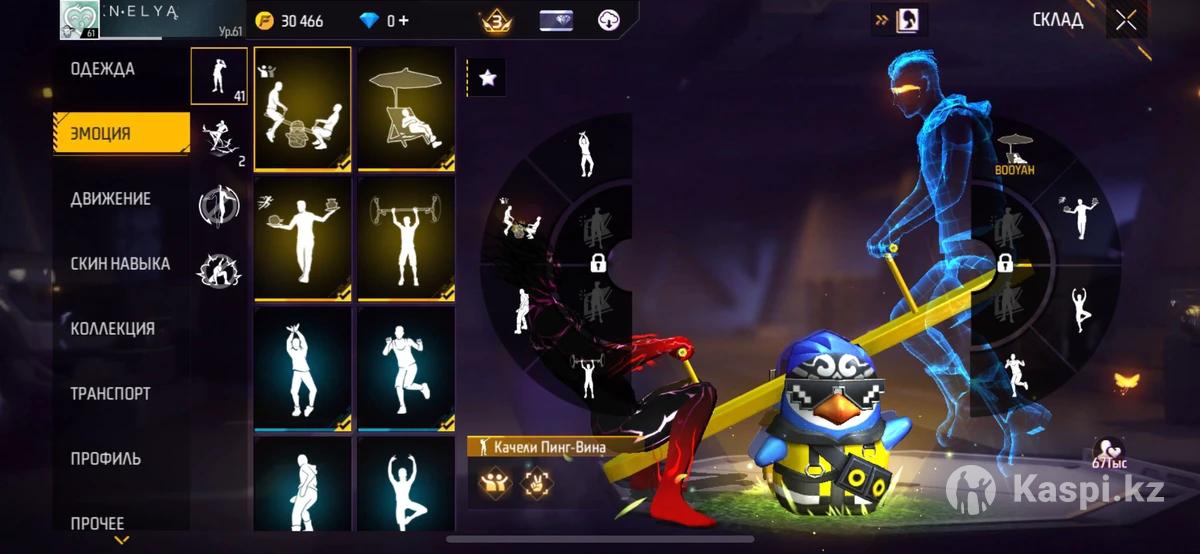Close the Склад screen with X
Image resolution: width=1200 pixels, height=554 pixels.
coord(1126,20)
